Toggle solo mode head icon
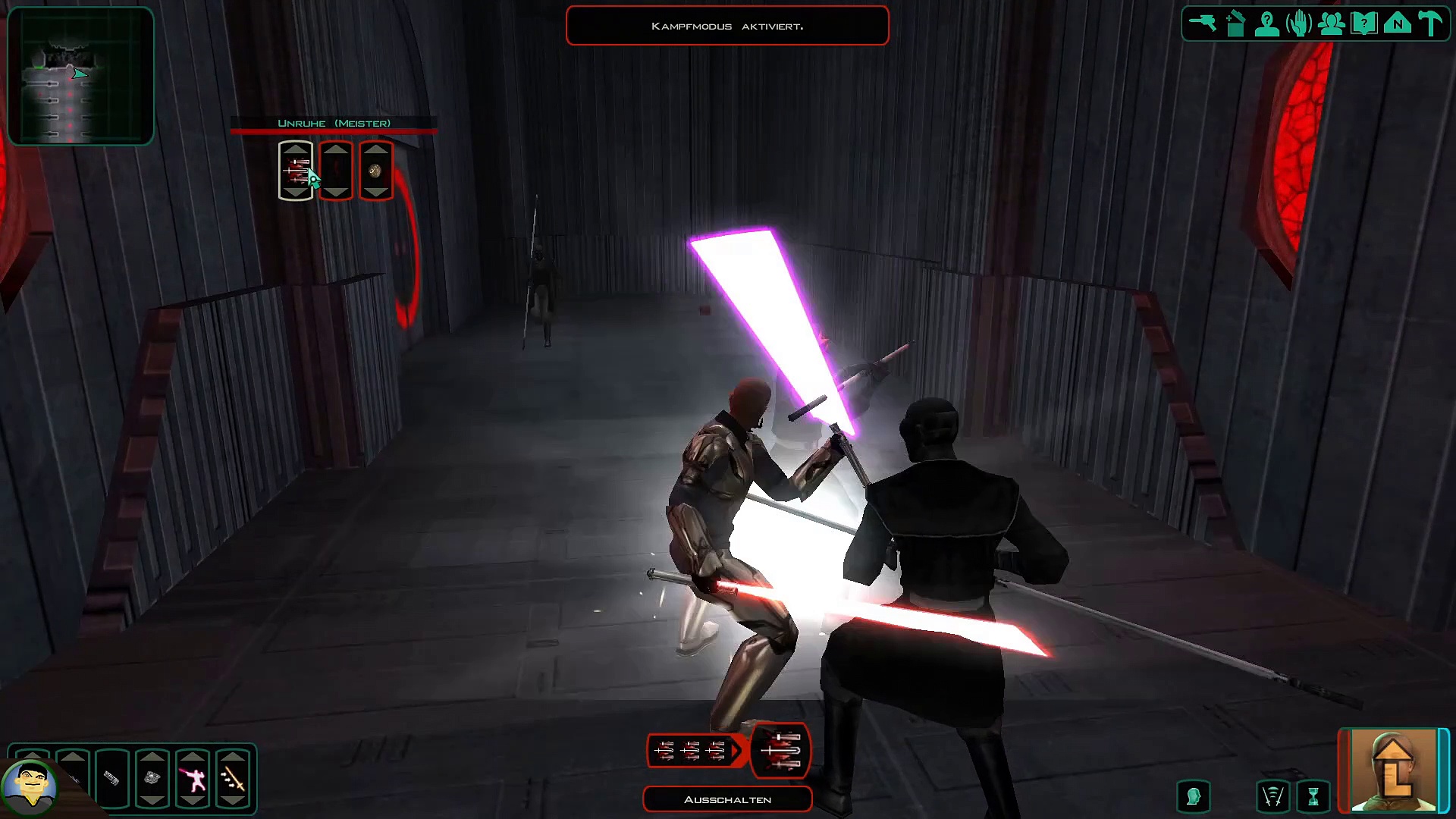Screen dimensions: 1456x819 1193,797
